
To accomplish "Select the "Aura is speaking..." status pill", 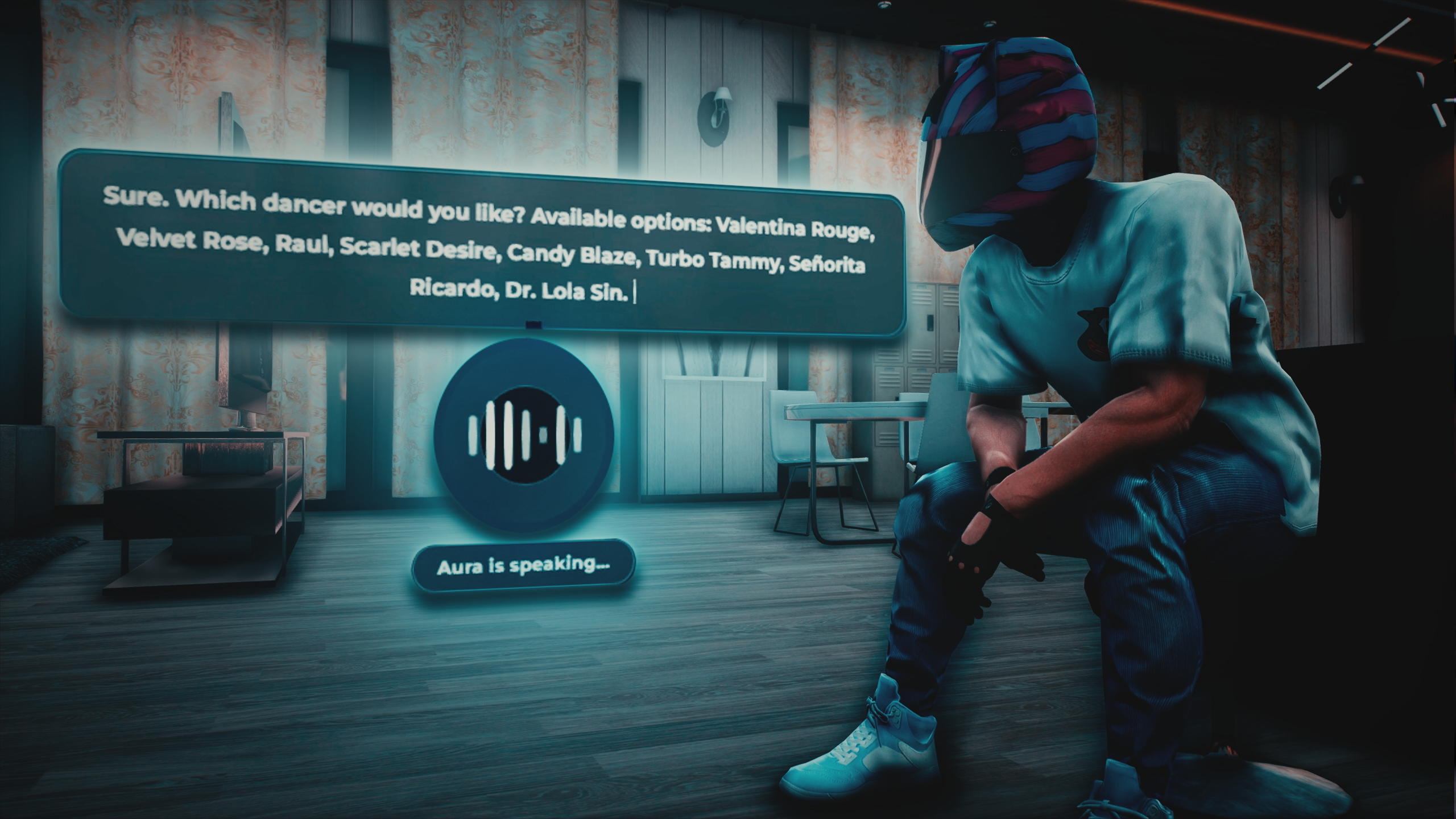I will click(523, 566).
